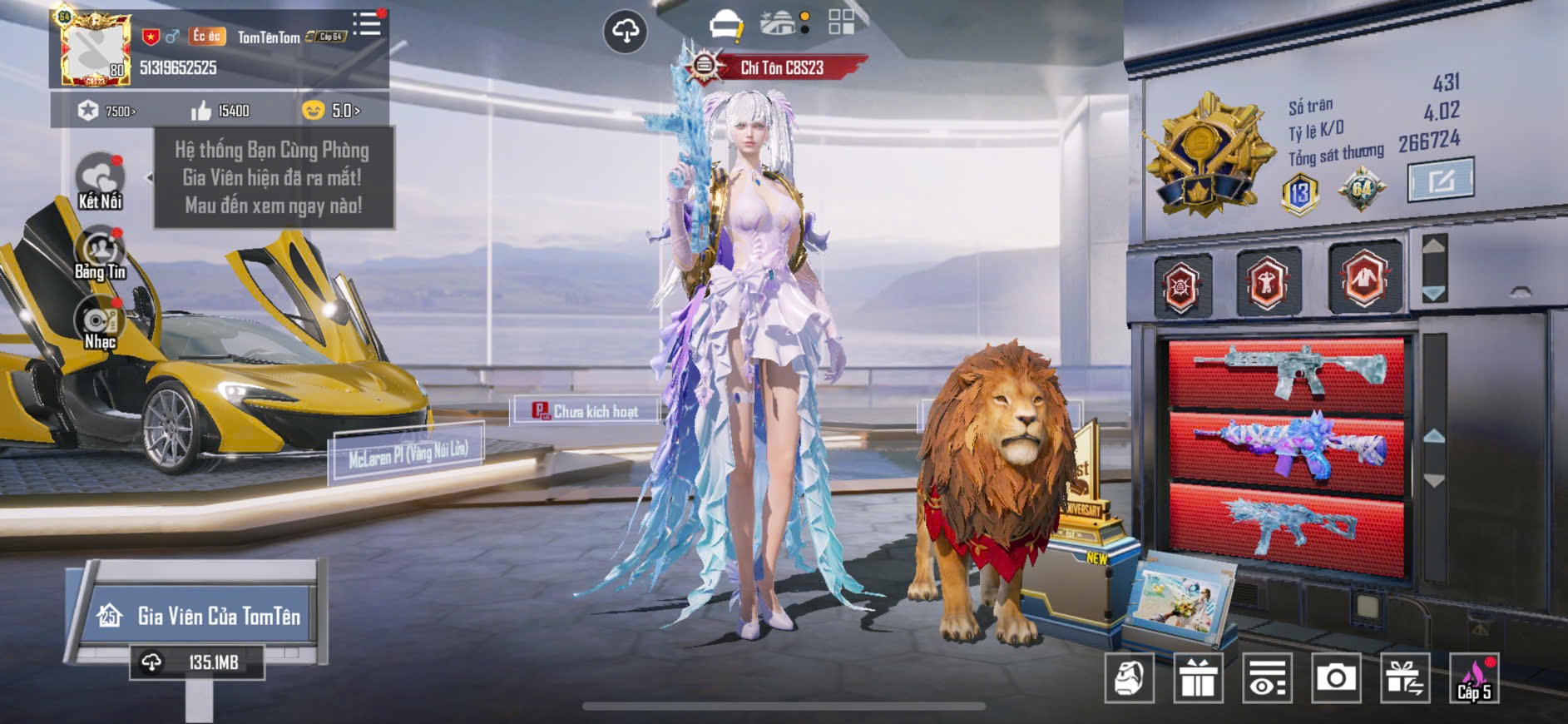Open the camera screenshot tool
The width and height of the screenshot is (1568, 724).
pyautogui.click(x=1336, y=678)
